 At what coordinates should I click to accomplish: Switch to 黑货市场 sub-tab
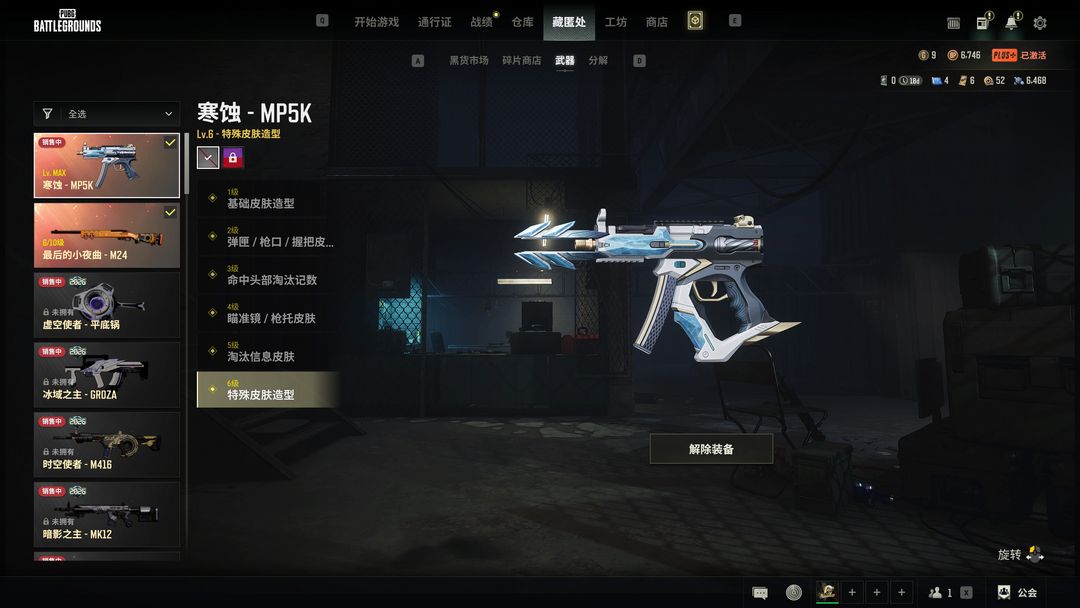(x=468, y=61)
